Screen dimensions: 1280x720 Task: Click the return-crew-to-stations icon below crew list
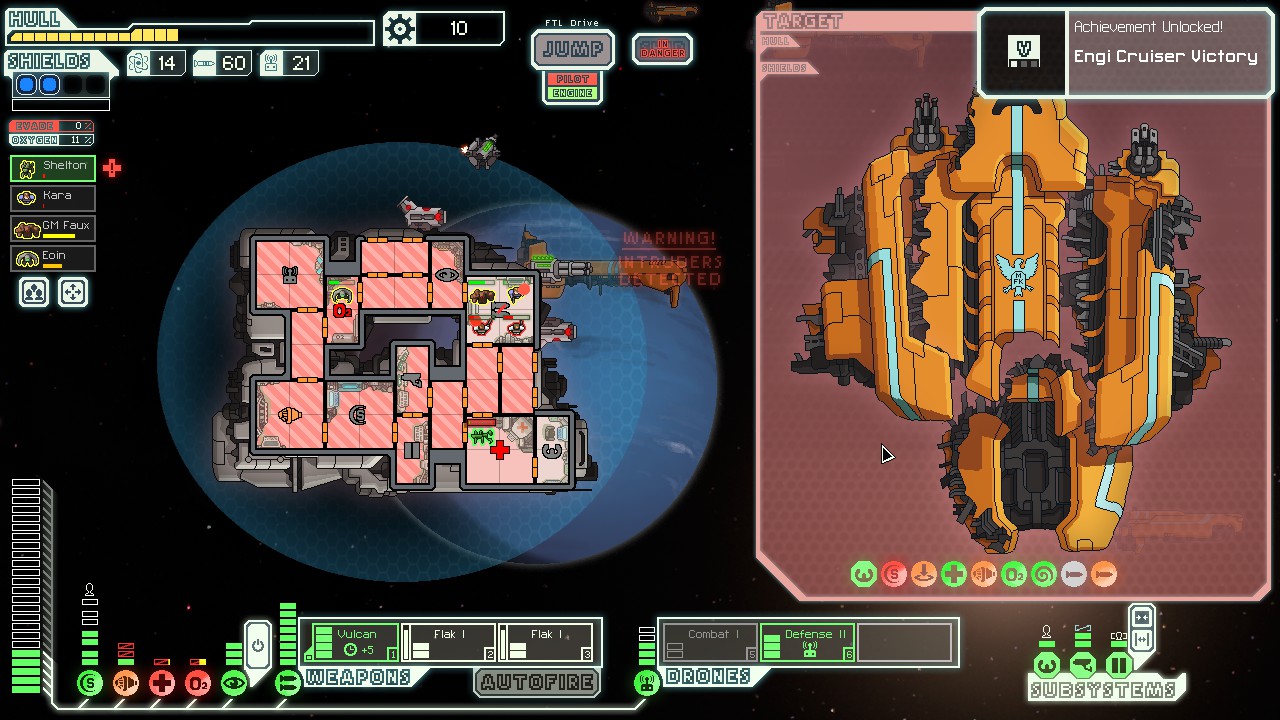73,291
